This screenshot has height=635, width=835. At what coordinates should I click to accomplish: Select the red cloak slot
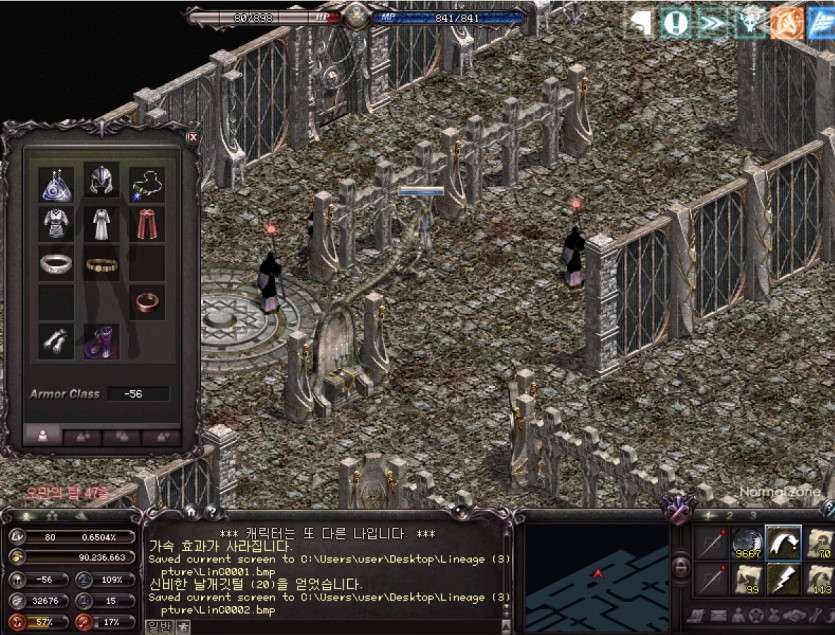[x=147, y=223]
